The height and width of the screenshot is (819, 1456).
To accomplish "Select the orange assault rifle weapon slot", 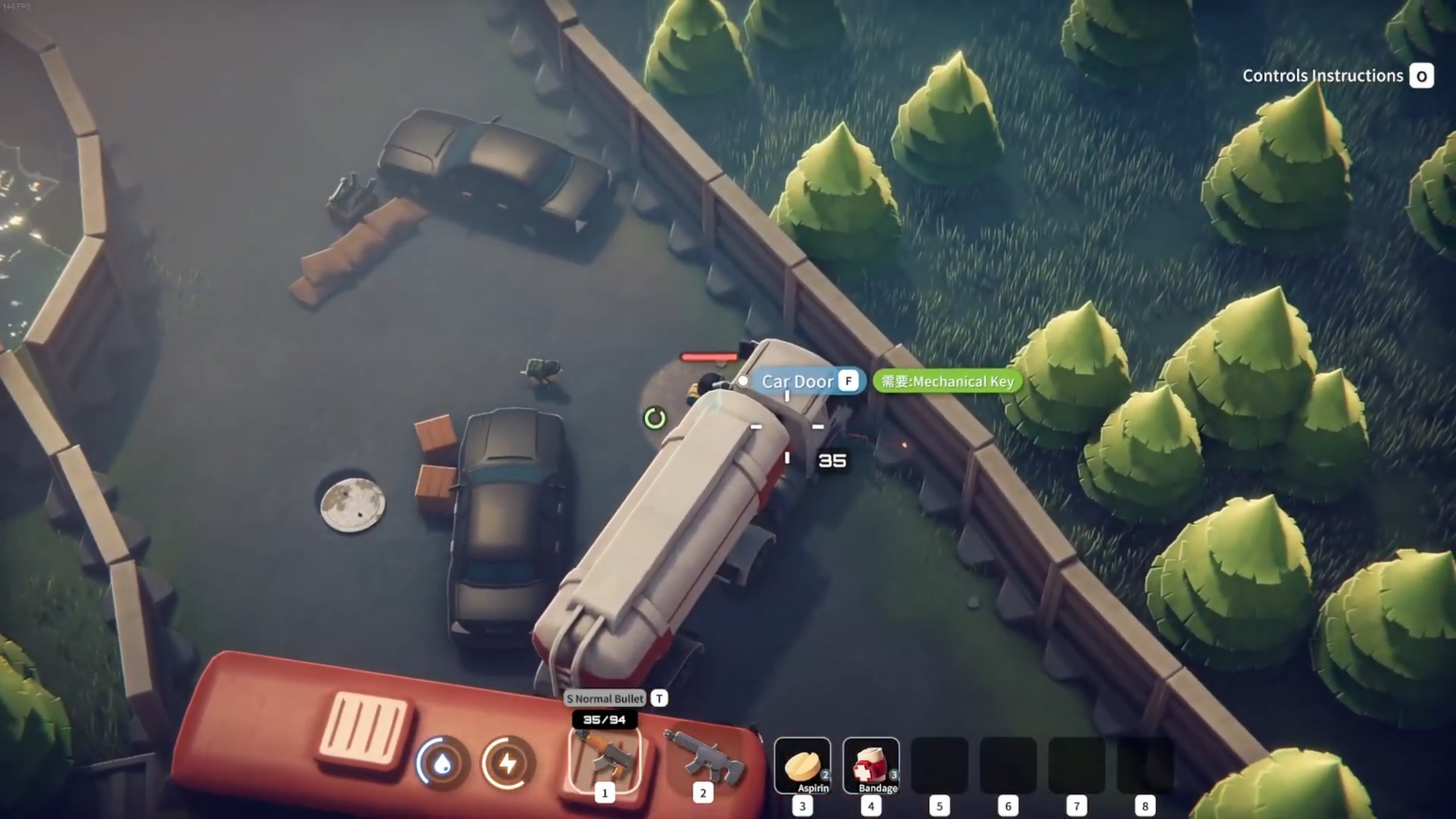I will [605, 761].
